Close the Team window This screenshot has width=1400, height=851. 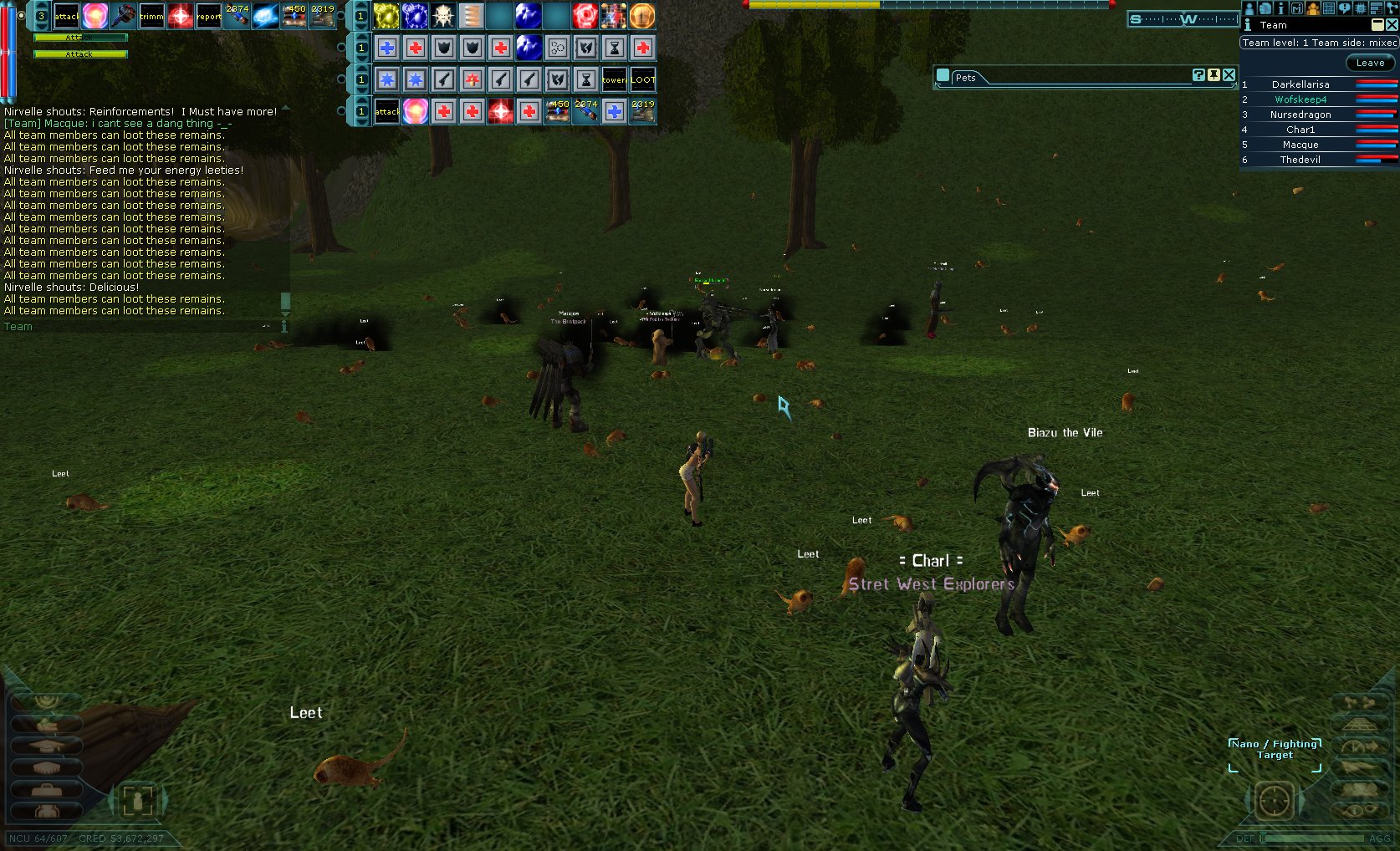1392,25
